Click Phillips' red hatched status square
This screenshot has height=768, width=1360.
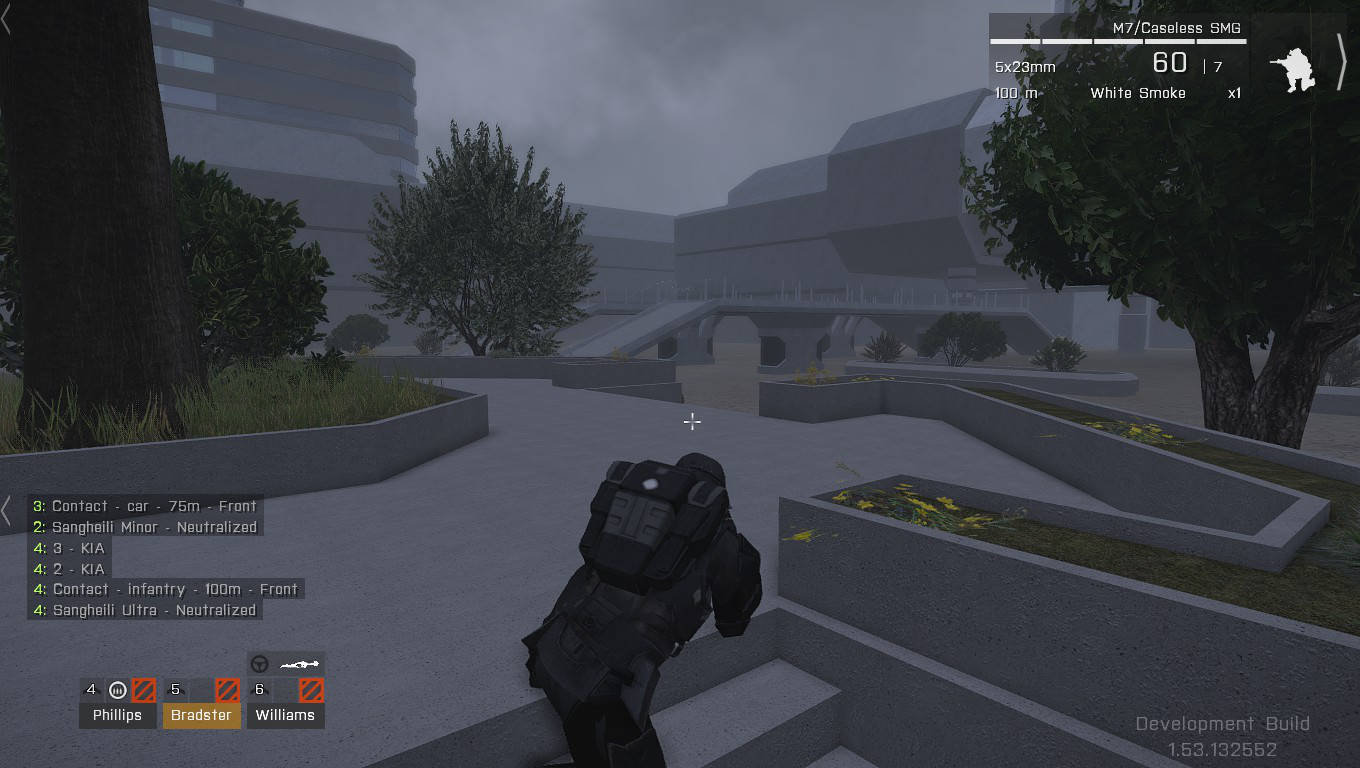click(141, 689)
